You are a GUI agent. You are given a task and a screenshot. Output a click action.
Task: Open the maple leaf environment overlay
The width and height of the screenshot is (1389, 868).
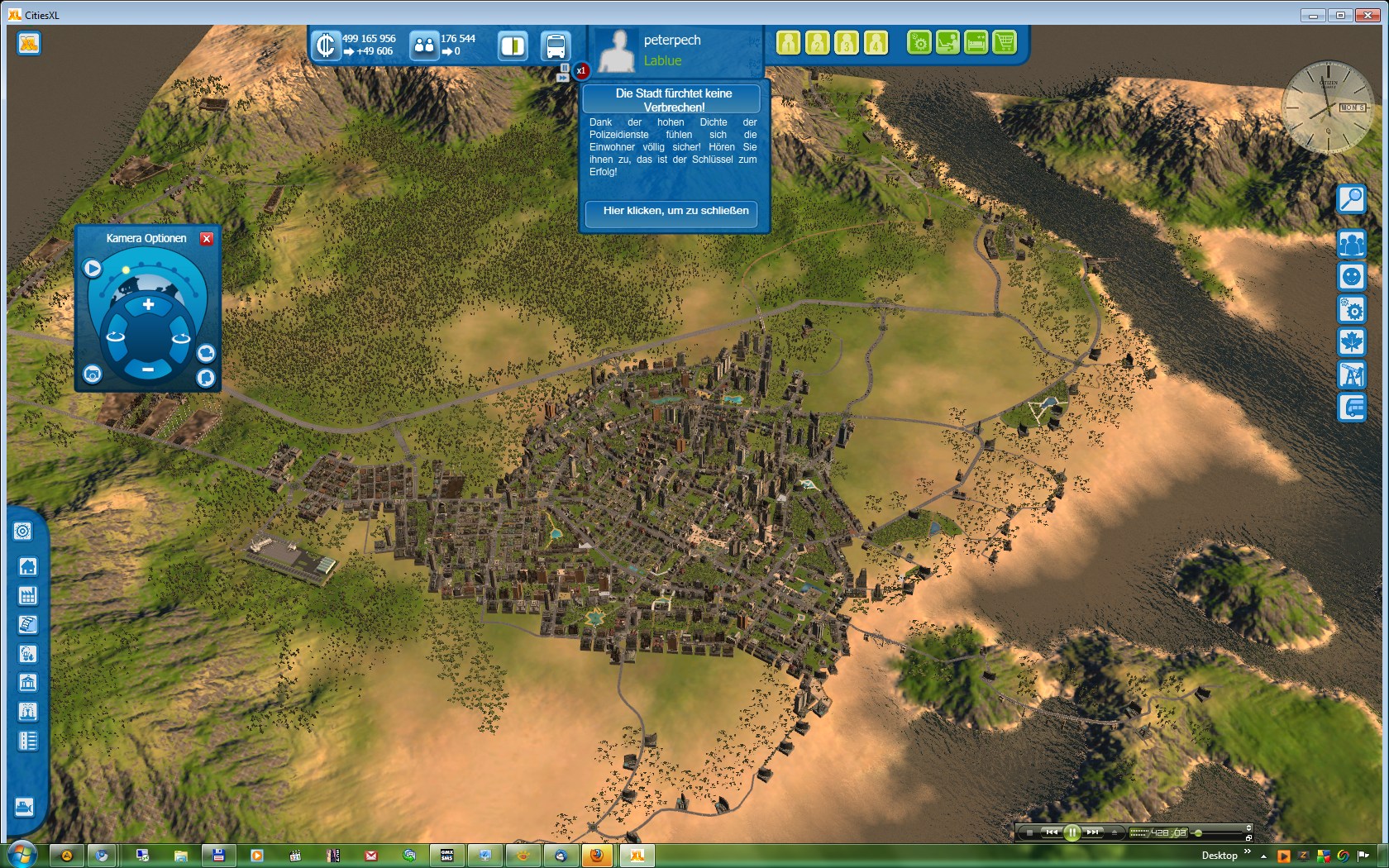(1351, 341)
